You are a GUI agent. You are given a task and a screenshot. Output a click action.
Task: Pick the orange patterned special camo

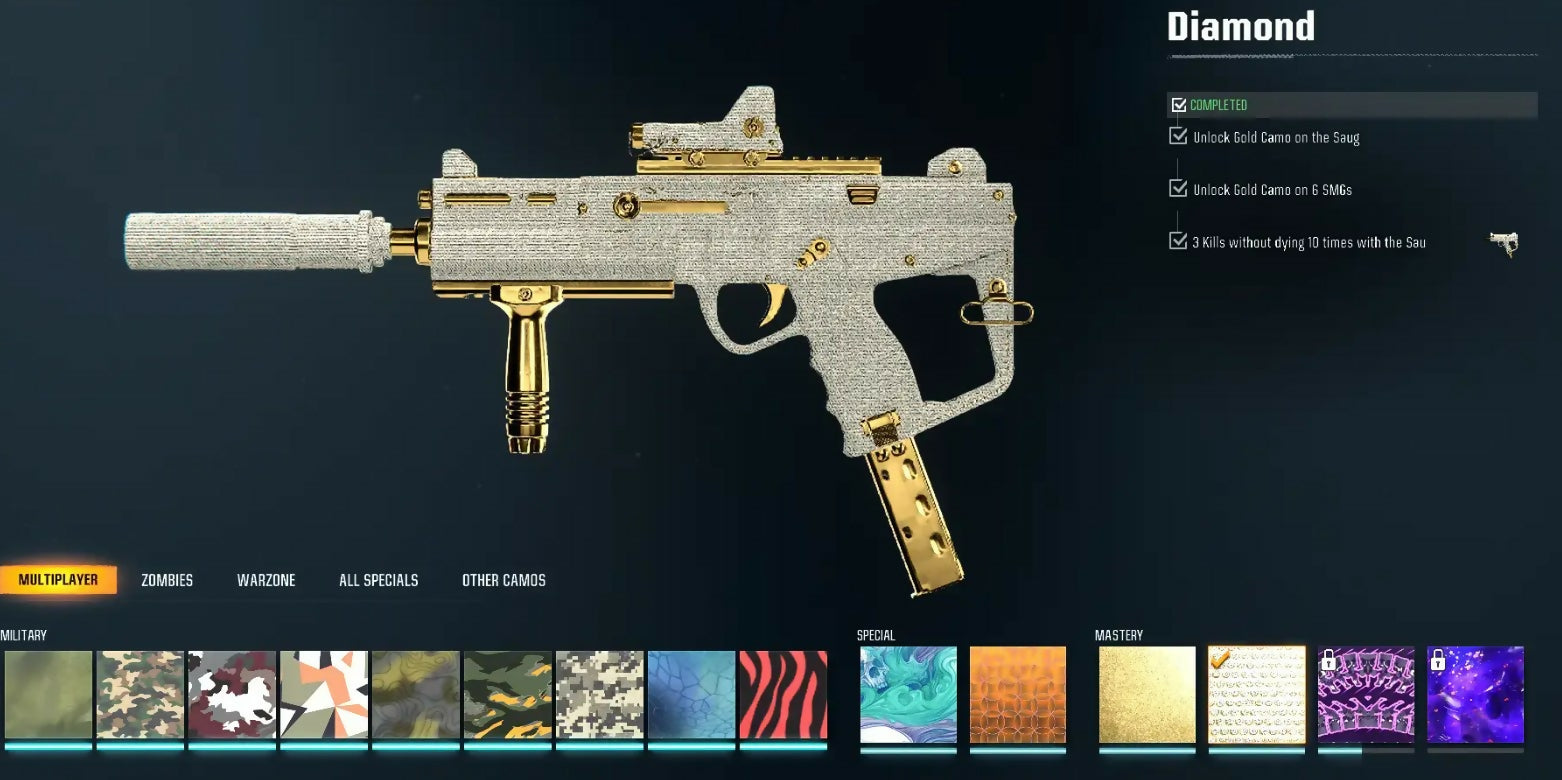coord(1017,695)
